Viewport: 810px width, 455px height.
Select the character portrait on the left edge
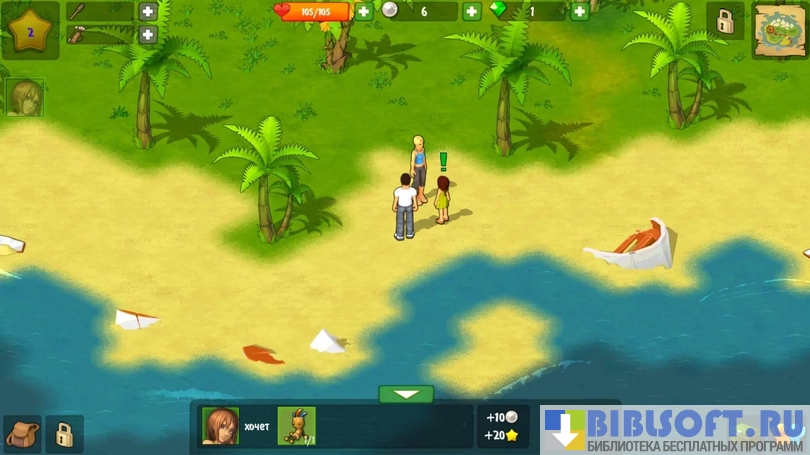[25, 98]
